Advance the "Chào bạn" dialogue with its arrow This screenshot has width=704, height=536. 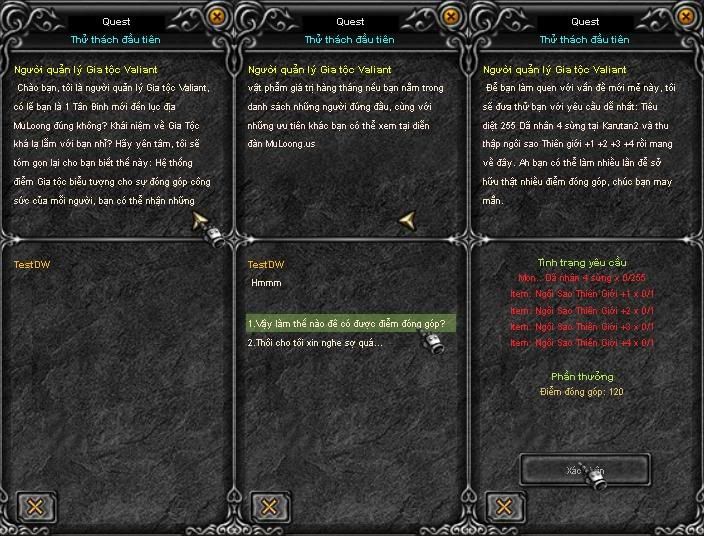200,219
